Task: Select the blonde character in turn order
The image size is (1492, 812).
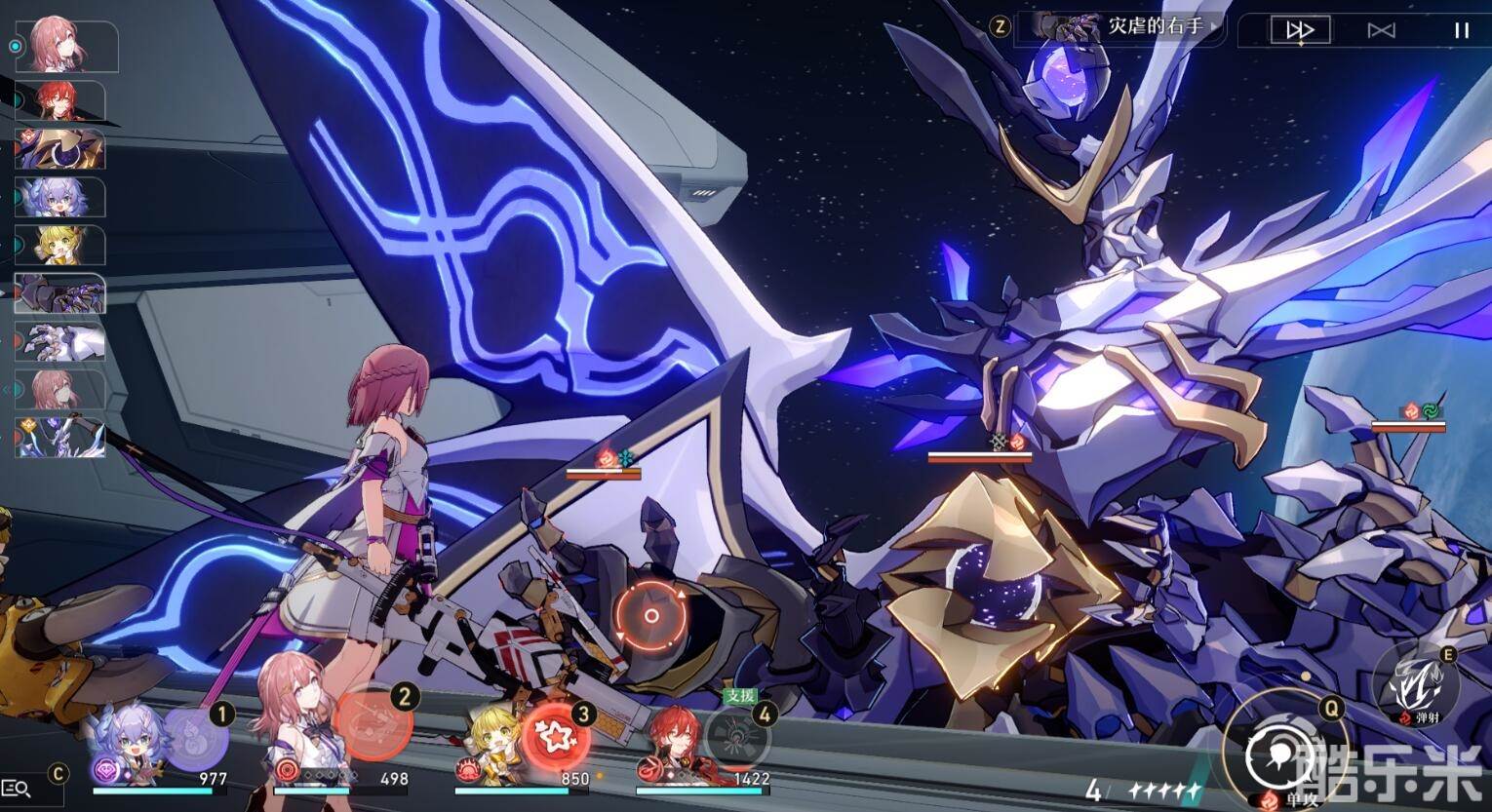Action: point(60,245)
